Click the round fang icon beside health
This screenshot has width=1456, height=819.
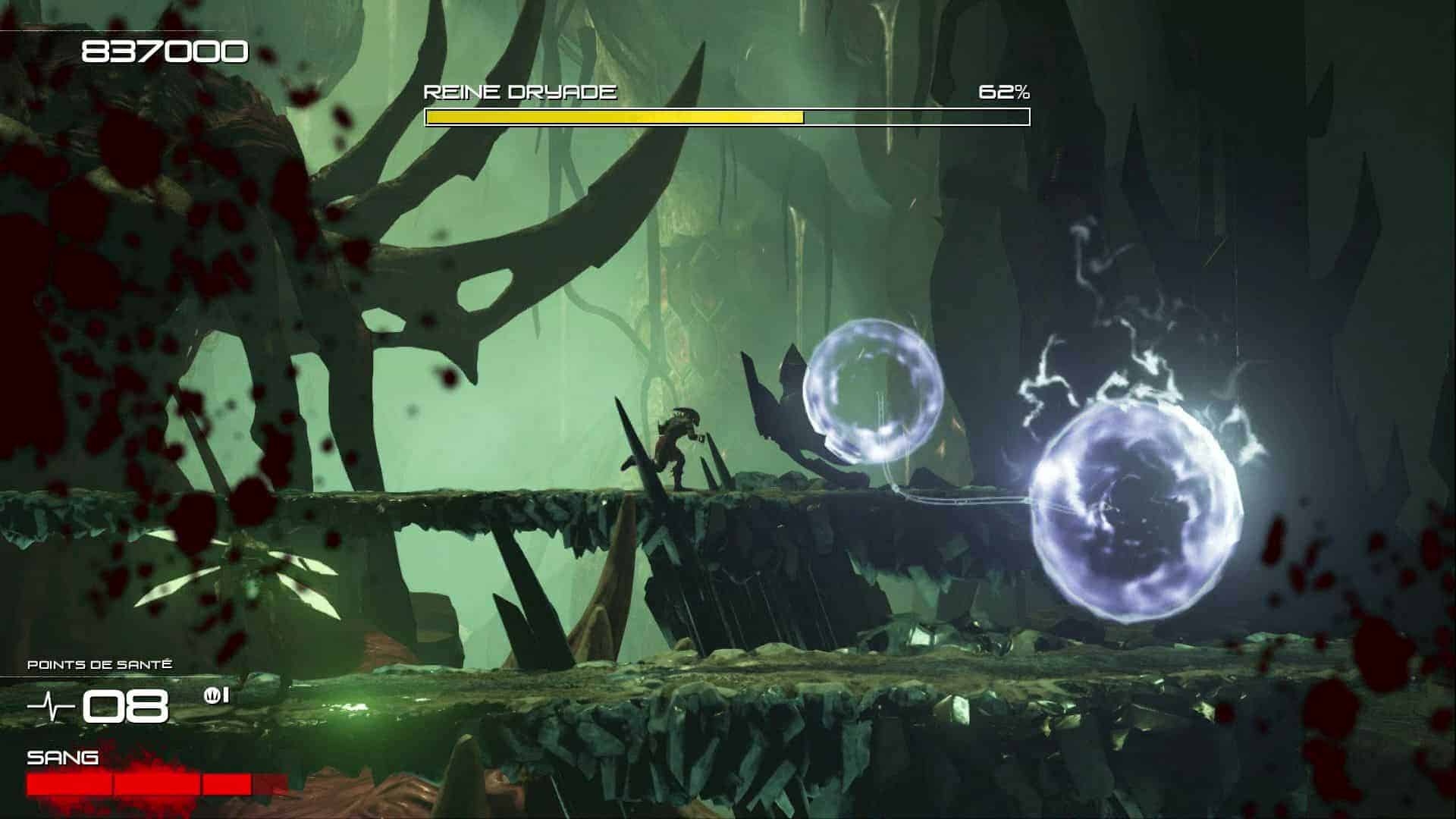212,695
